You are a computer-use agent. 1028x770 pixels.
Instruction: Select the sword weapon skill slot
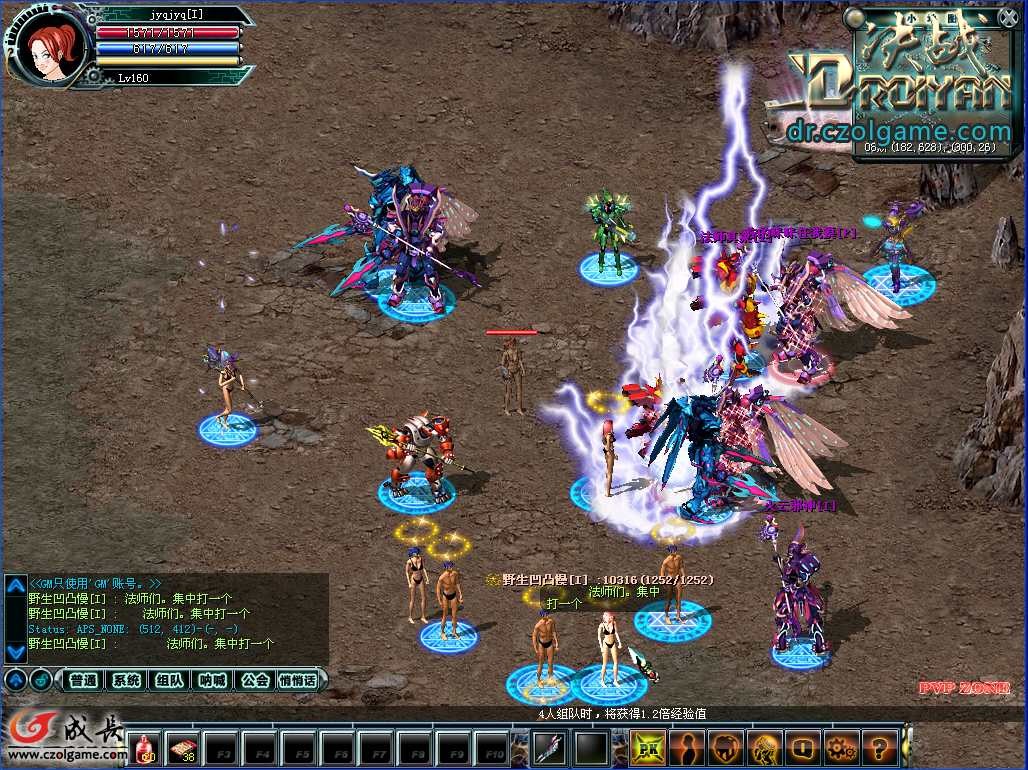[549, 747]
